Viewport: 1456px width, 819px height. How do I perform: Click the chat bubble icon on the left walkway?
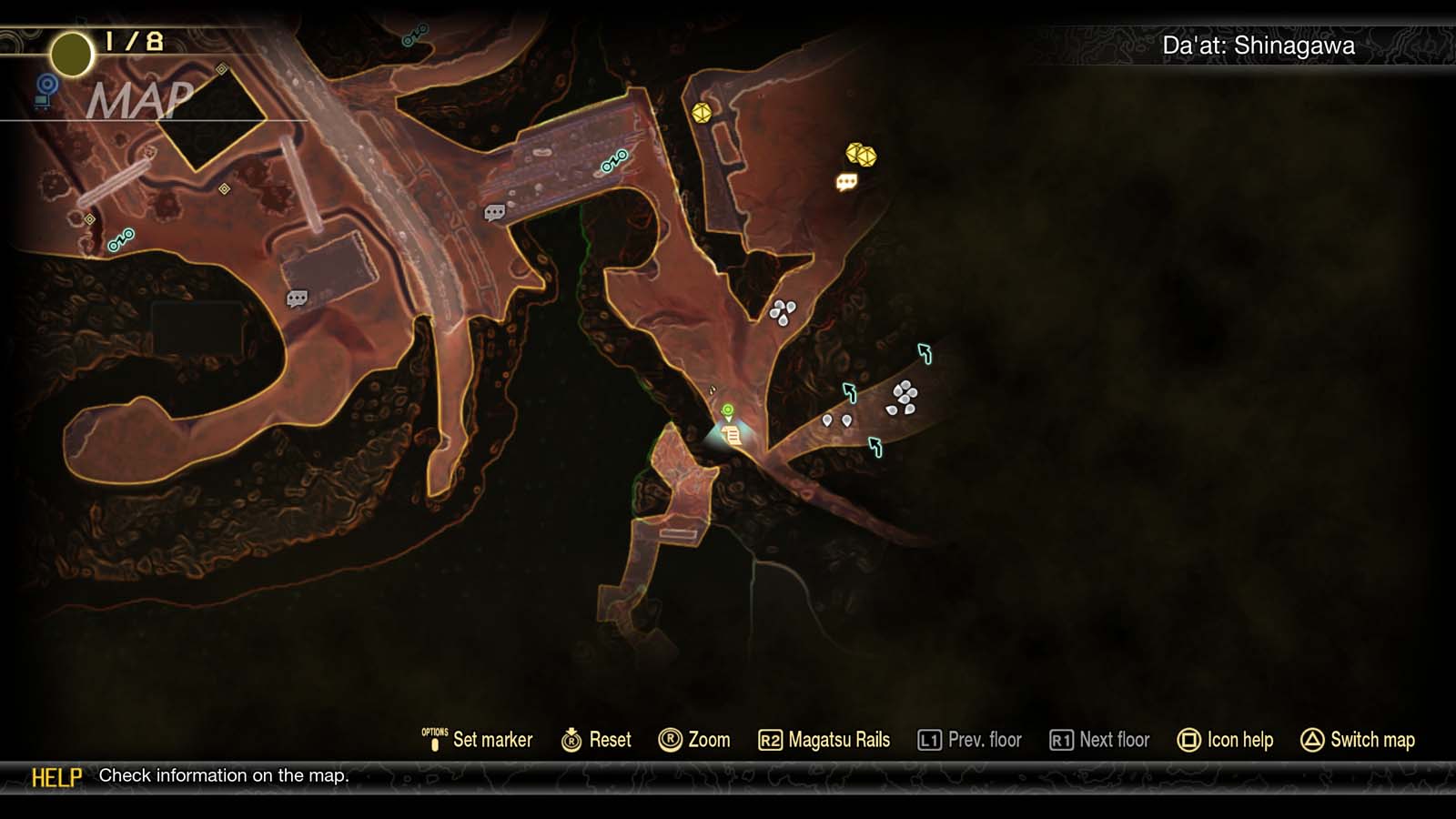[x=298, y=298]
